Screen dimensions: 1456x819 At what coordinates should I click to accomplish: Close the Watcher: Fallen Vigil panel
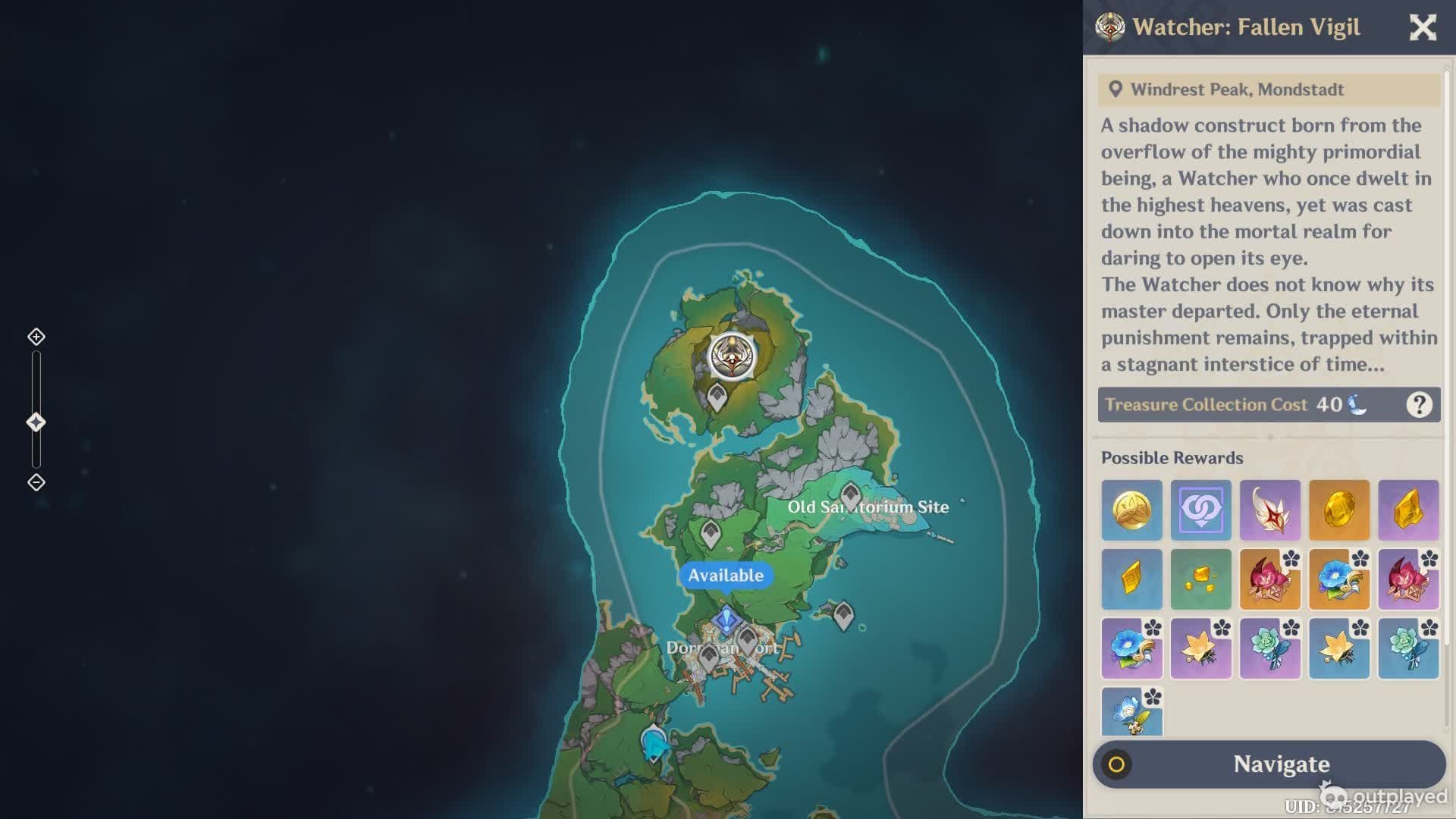point(1423,28)
